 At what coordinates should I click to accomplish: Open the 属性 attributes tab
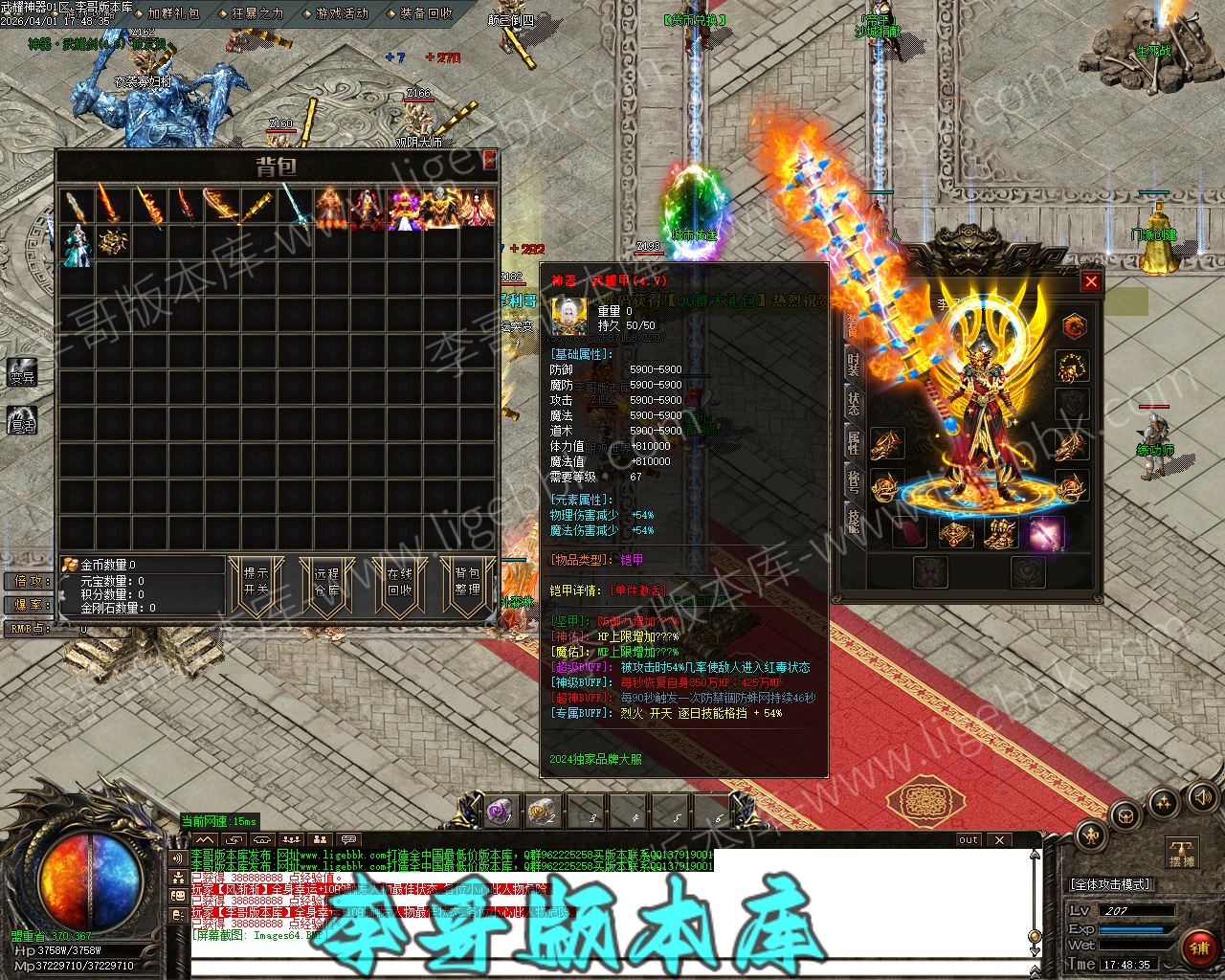853,441
